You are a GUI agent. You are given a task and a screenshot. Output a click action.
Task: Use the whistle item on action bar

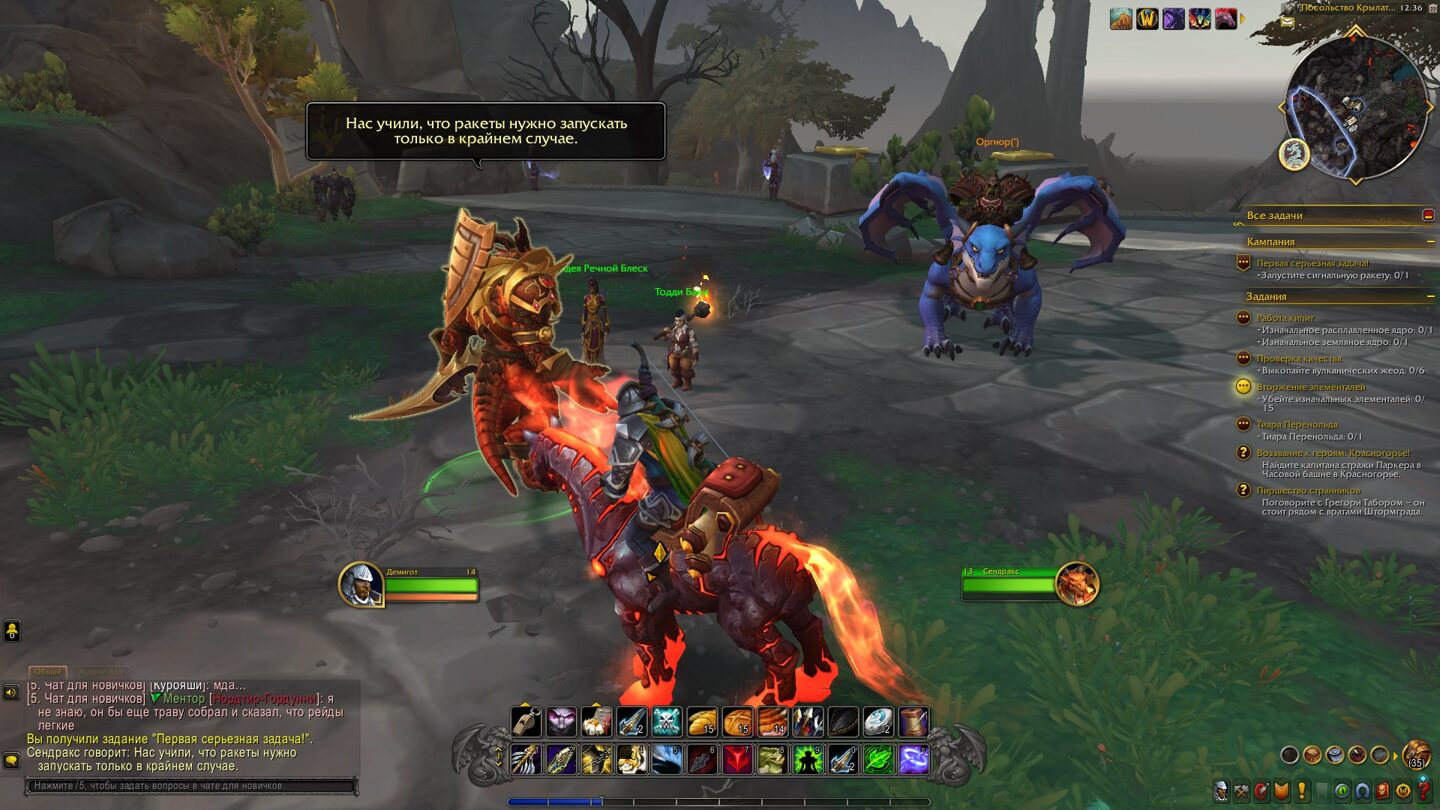pyautogui.click(x=527, y=721)
